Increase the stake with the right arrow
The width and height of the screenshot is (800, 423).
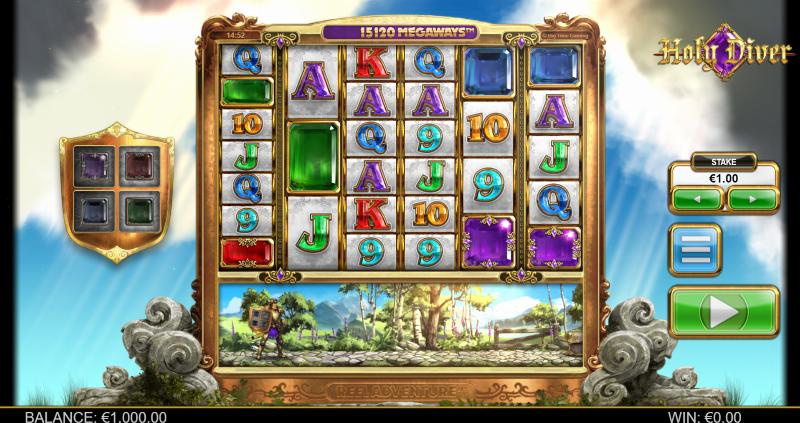coord(752,199)
